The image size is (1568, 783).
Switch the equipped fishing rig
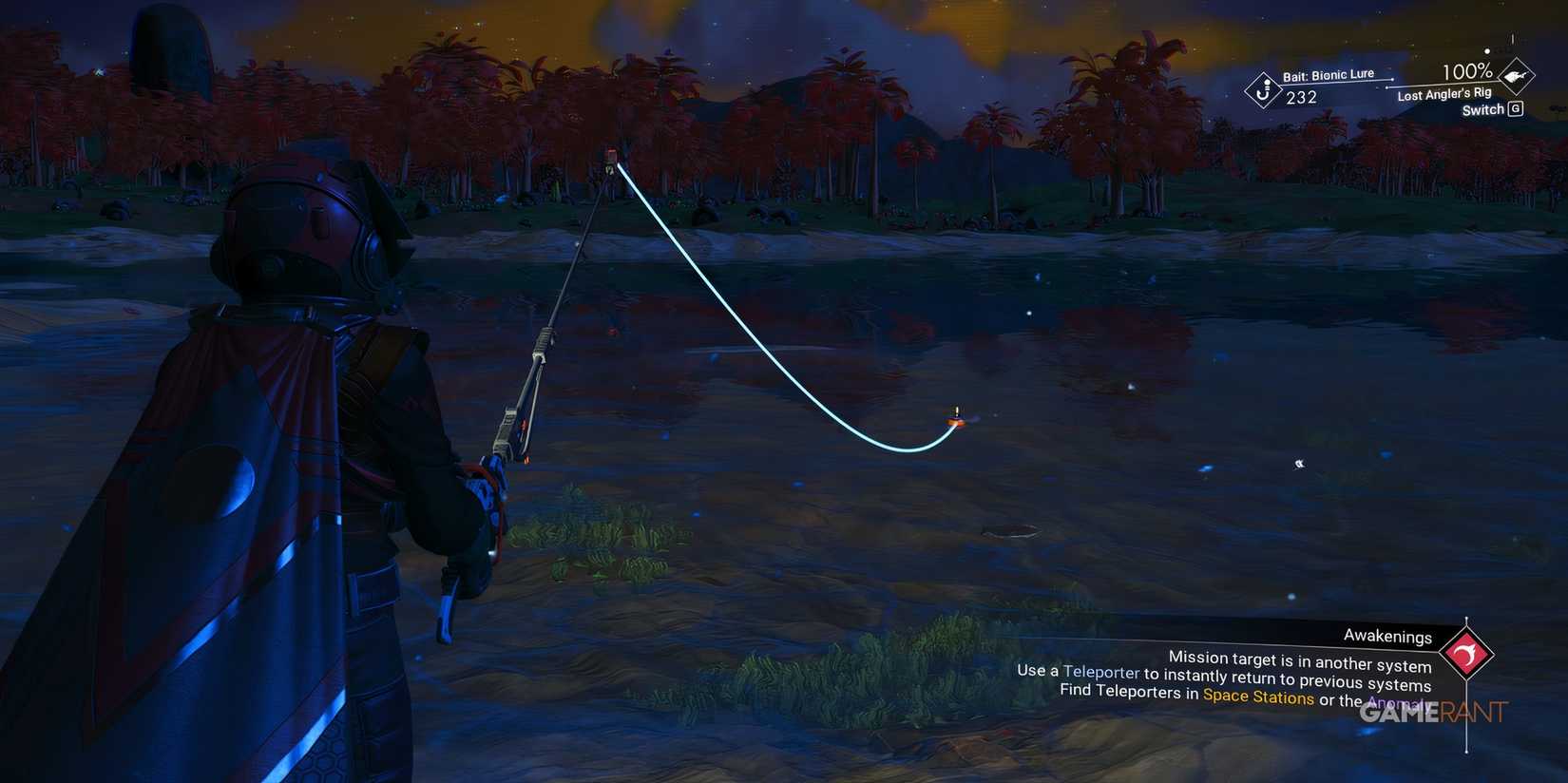tap(1484, 108)
